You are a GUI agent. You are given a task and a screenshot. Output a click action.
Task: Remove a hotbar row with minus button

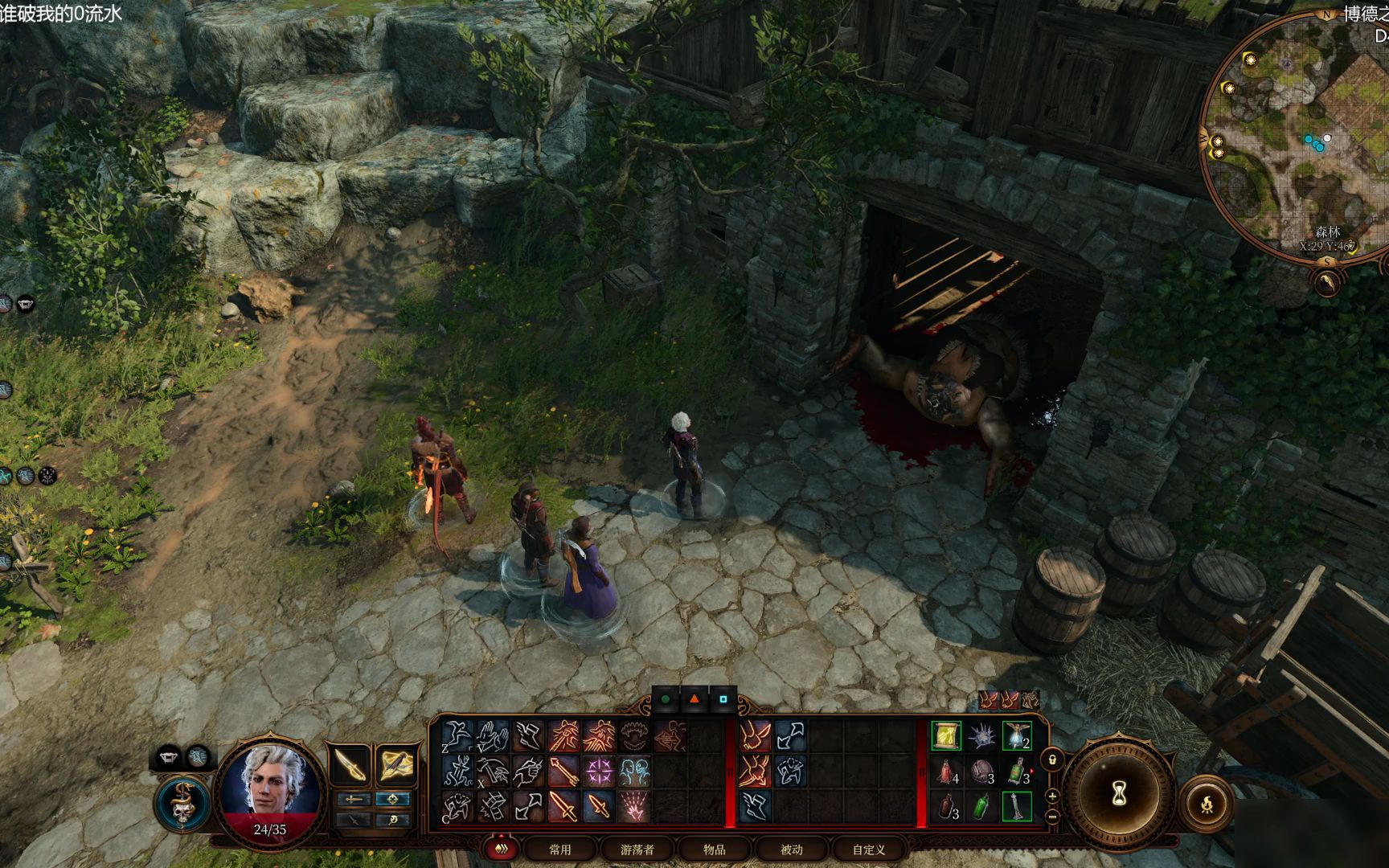1052,816
